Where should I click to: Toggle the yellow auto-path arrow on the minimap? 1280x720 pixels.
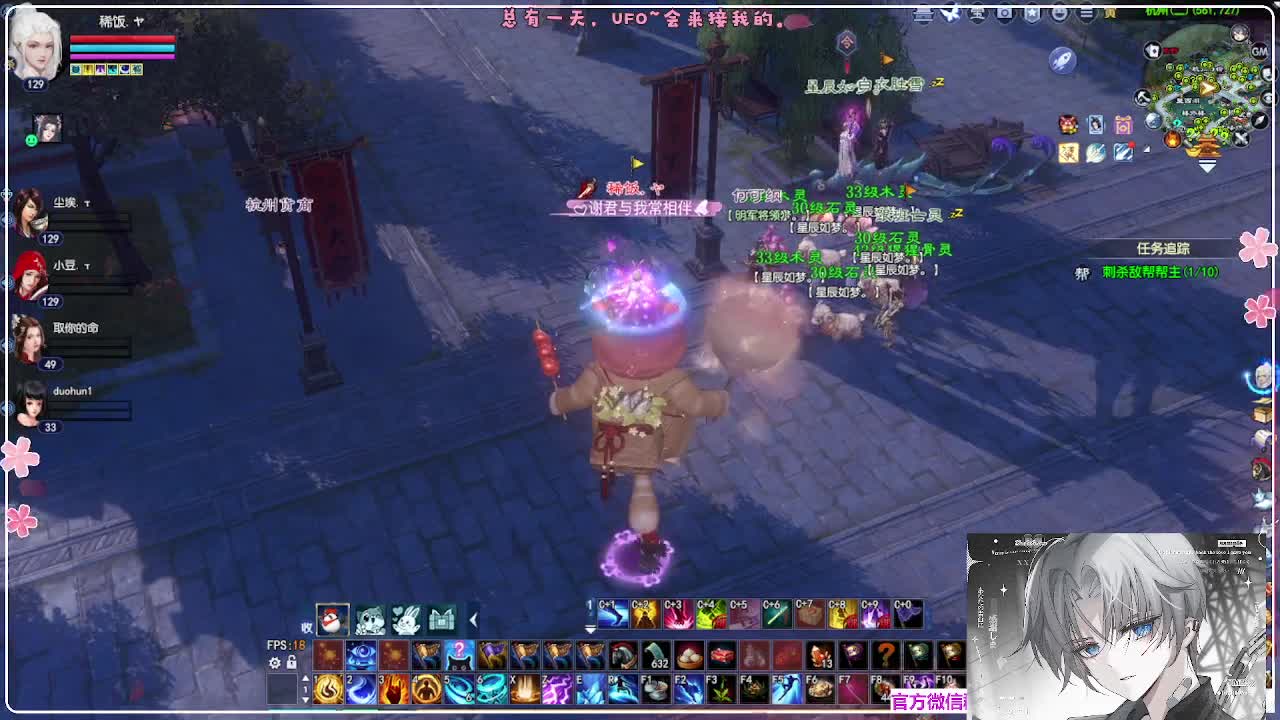coord(1207,88)
